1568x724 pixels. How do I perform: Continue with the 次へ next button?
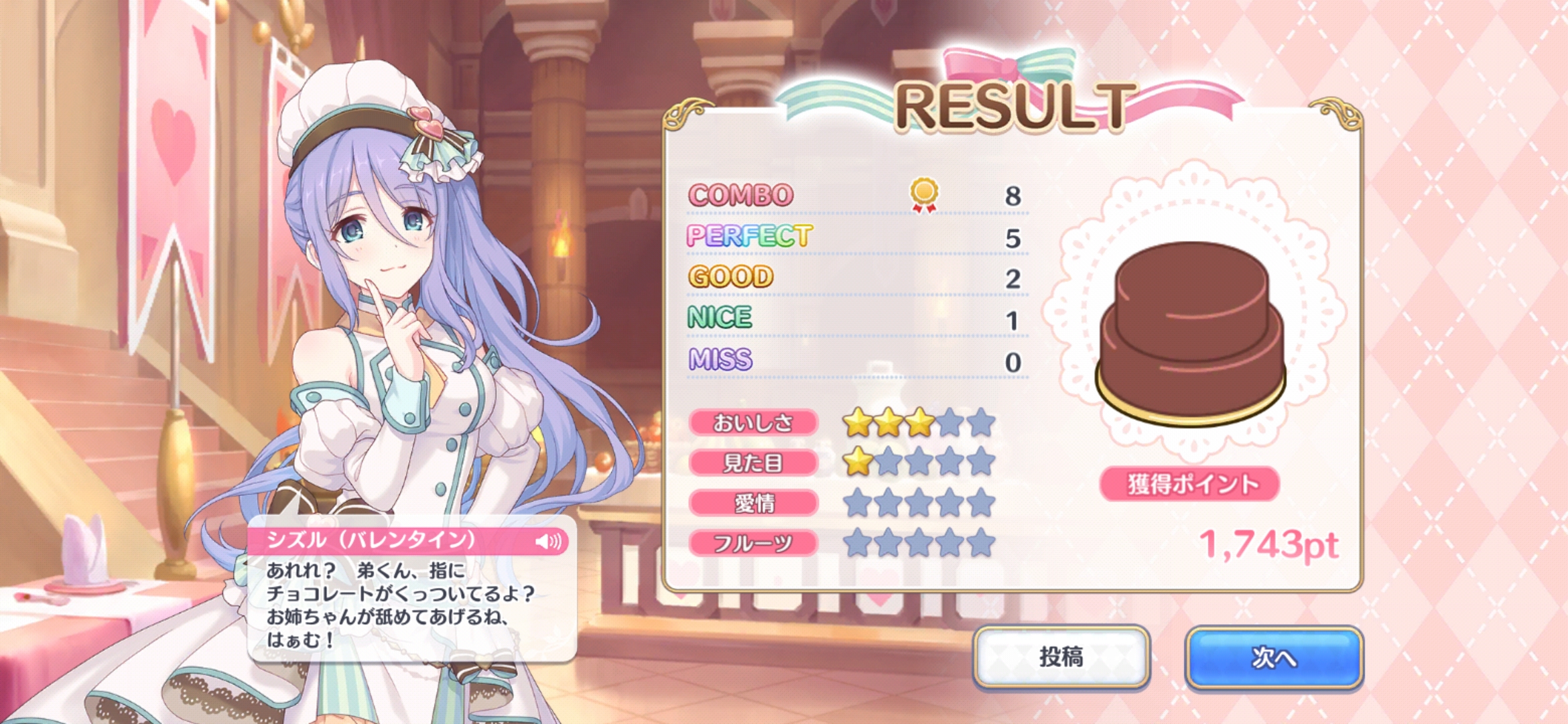(x=1274, y=657)
